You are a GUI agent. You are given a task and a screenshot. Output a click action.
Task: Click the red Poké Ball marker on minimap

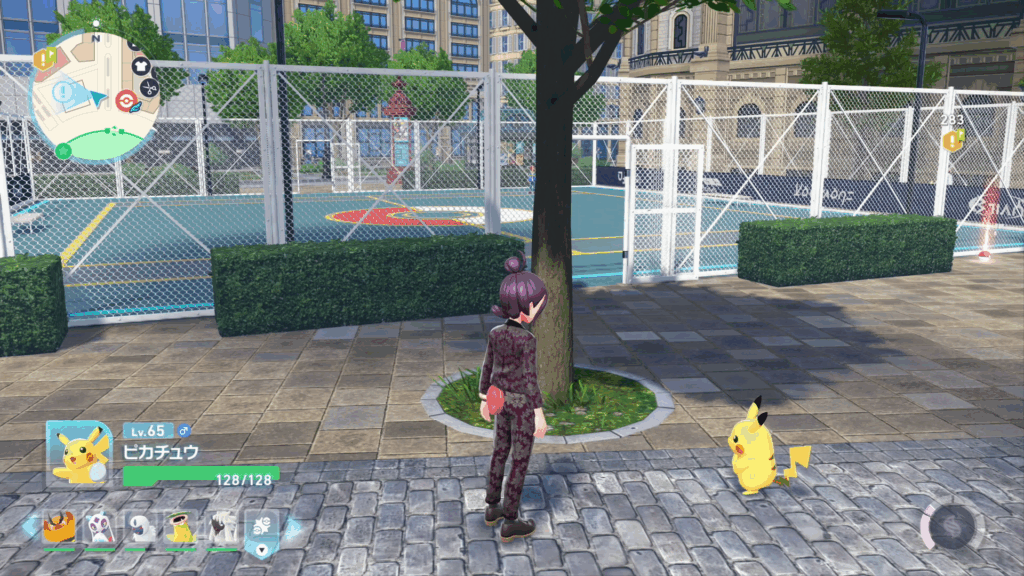tap(125, 98)
